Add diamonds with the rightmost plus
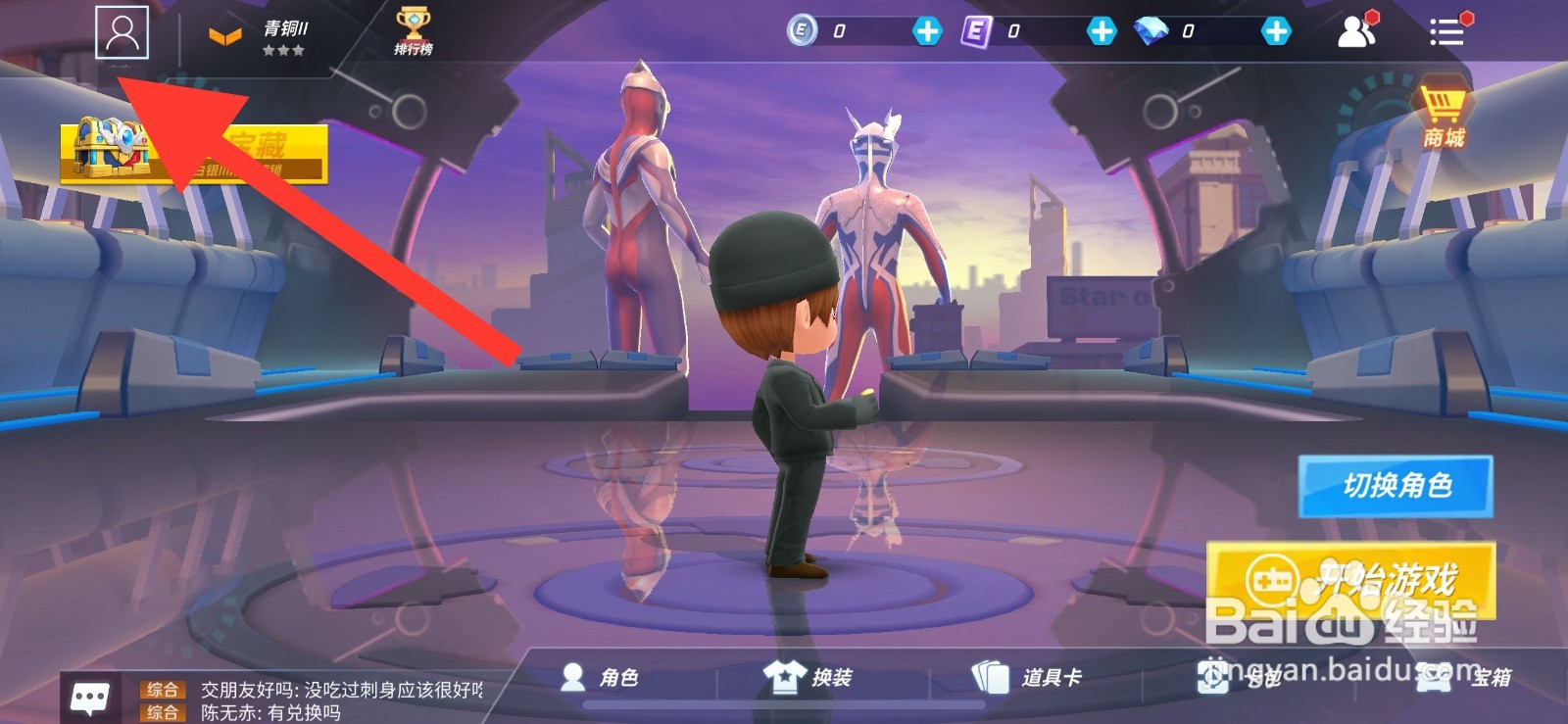The image size is (1568, 724). click(x=1278, y=32)
